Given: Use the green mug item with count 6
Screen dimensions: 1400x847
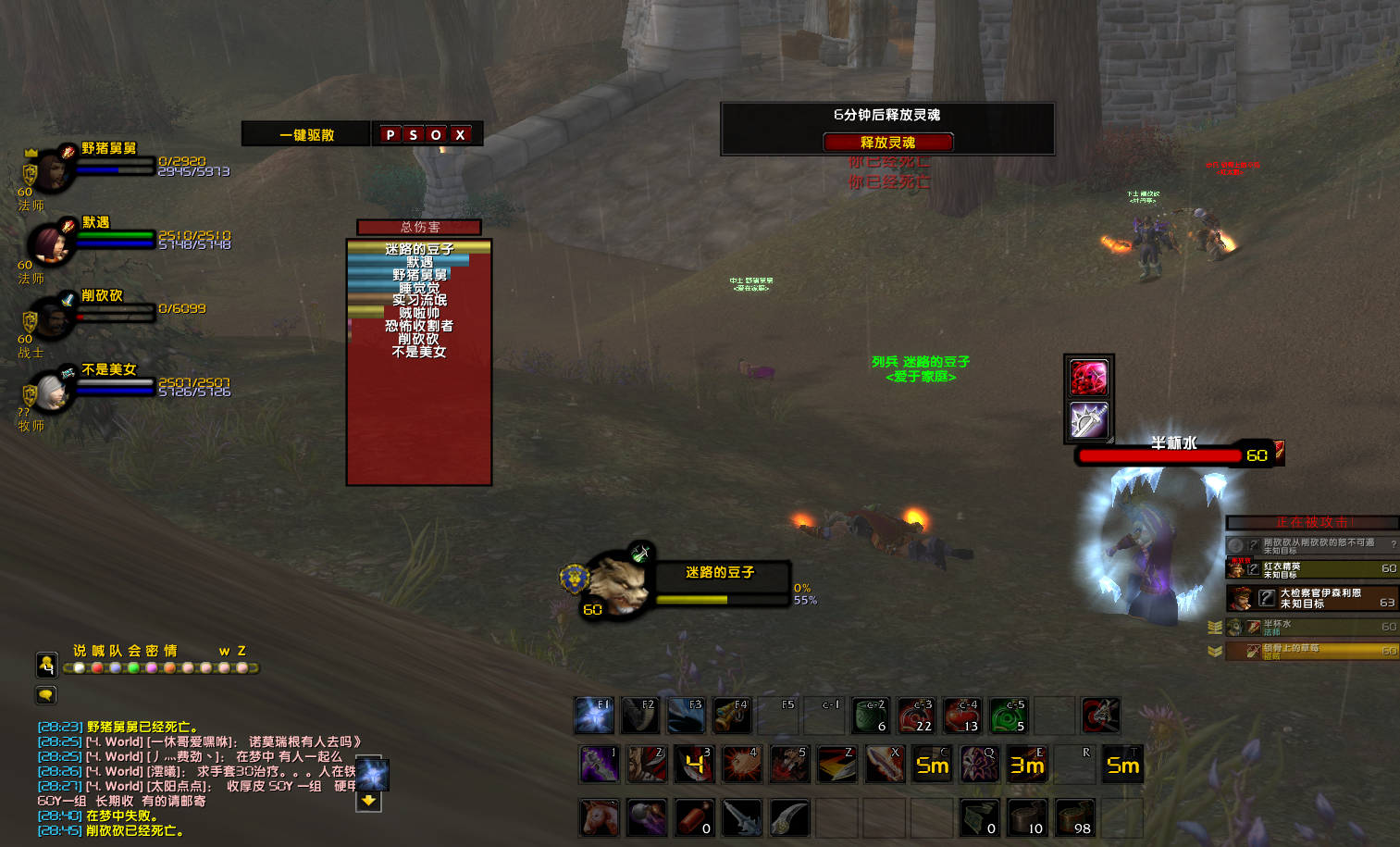Looking at the screenshot, I should [x=871, y=716].
